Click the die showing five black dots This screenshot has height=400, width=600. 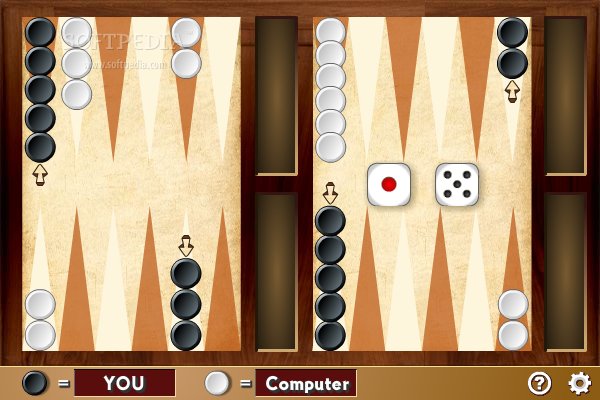457,184
